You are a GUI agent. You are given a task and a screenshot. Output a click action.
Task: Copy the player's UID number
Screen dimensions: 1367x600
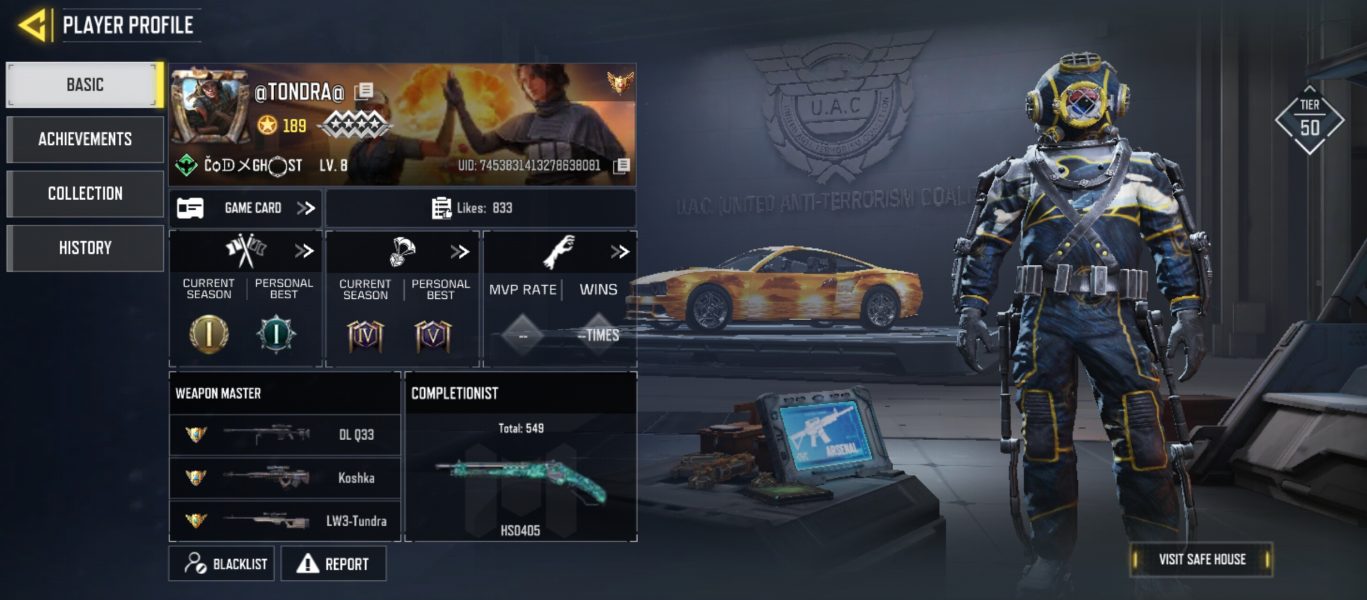621,165
